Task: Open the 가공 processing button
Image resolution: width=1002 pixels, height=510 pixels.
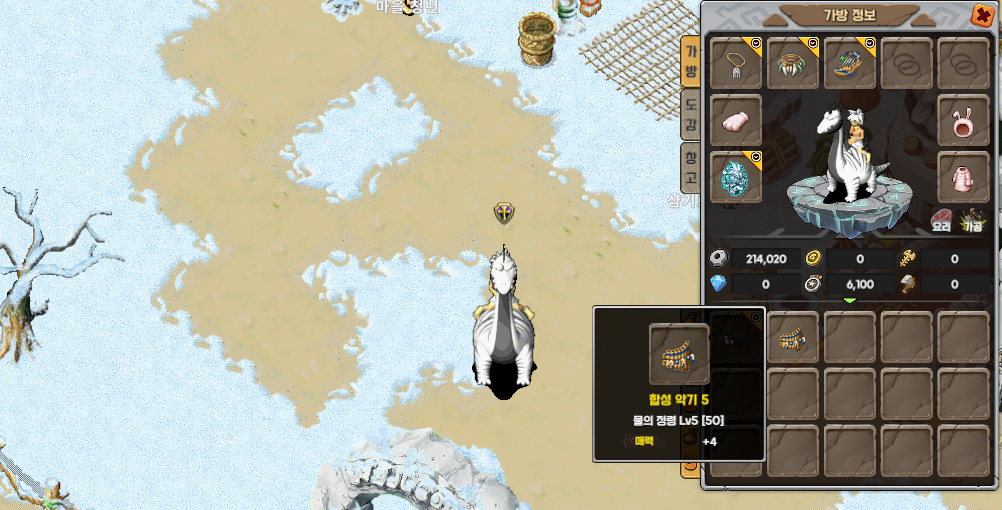Action: pos(972,220)
